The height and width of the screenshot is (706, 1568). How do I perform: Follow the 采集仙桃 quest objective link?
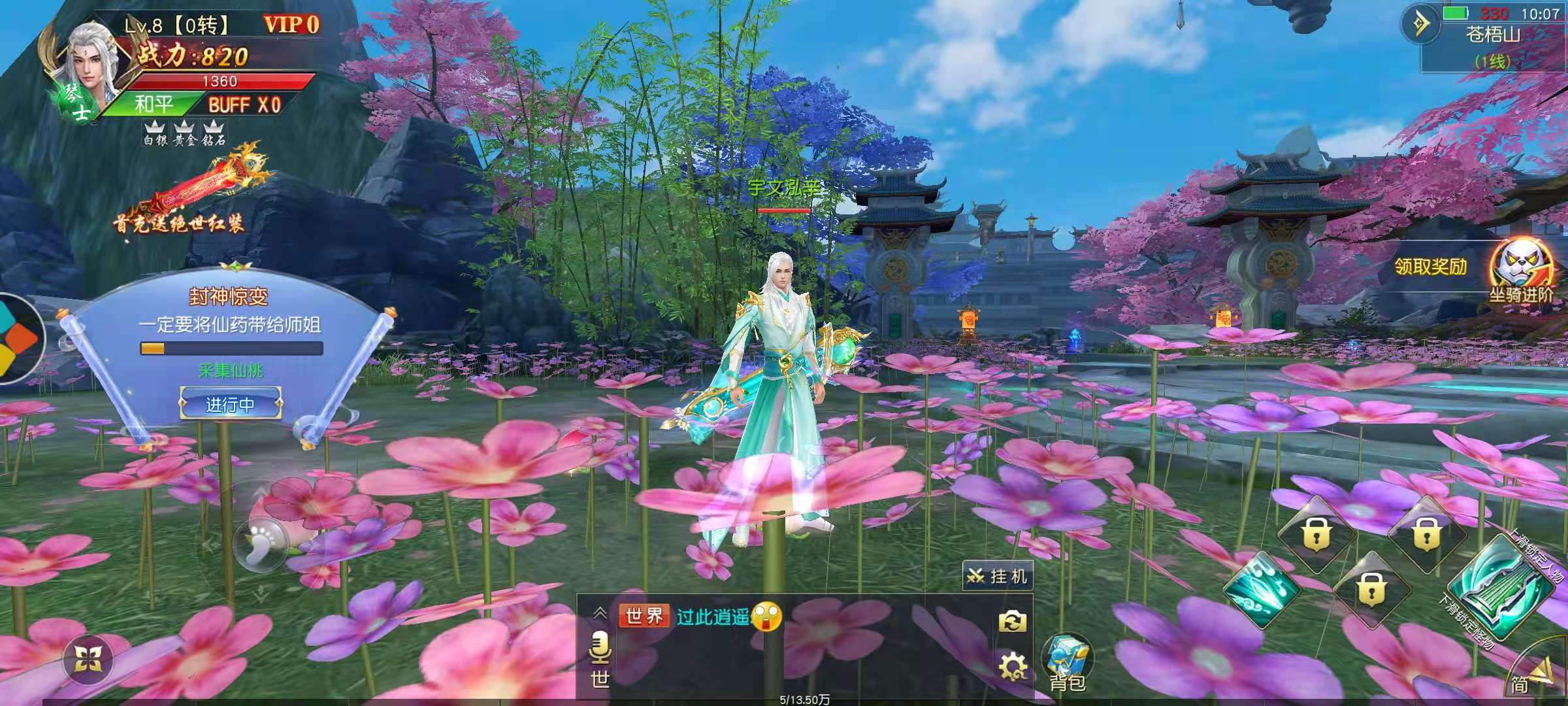tap(231, 371)
